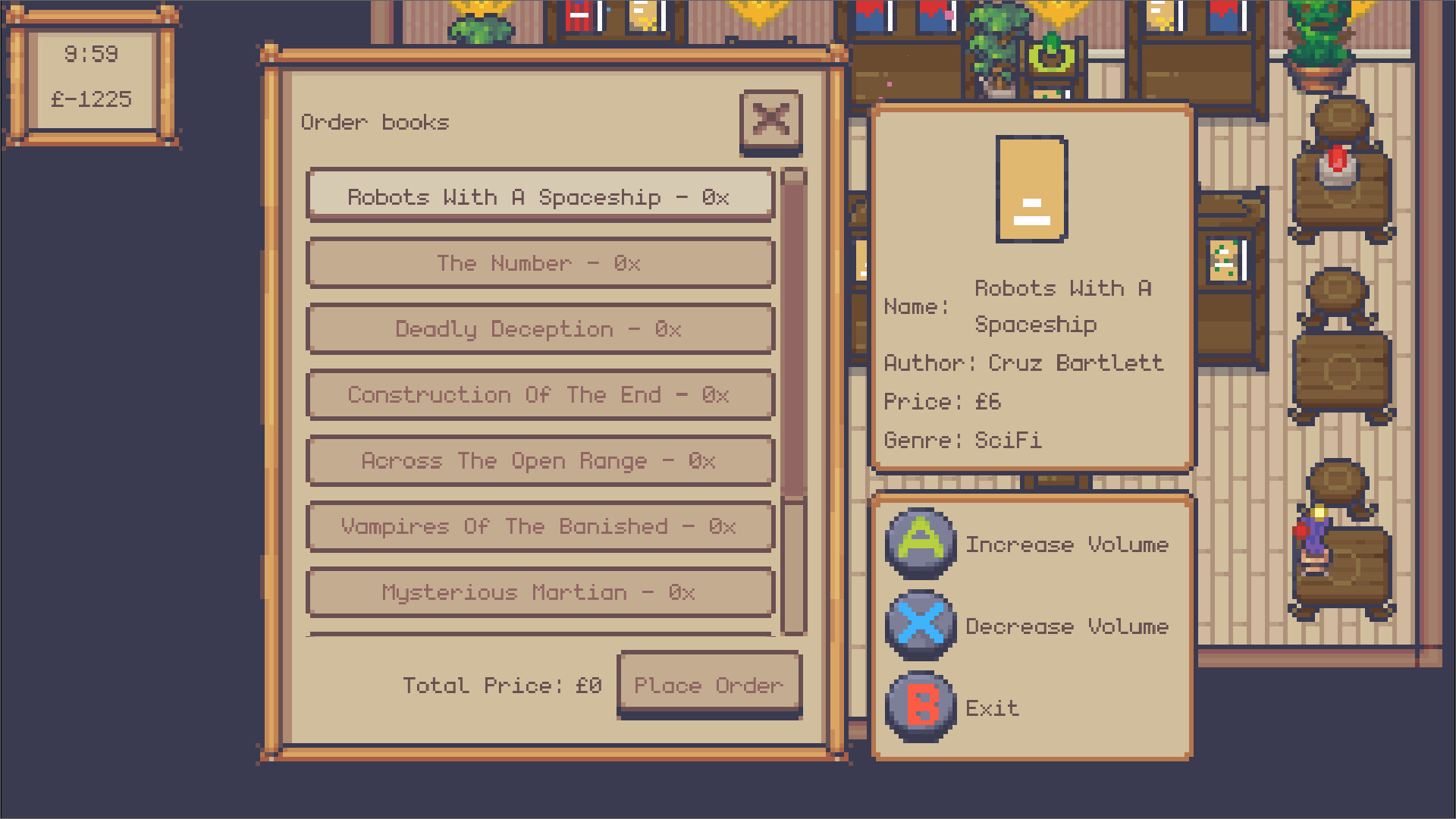Expand Vampires Of The Banished entry
This screenshot has width=1456, height=819.
click(x=538, y=526)
